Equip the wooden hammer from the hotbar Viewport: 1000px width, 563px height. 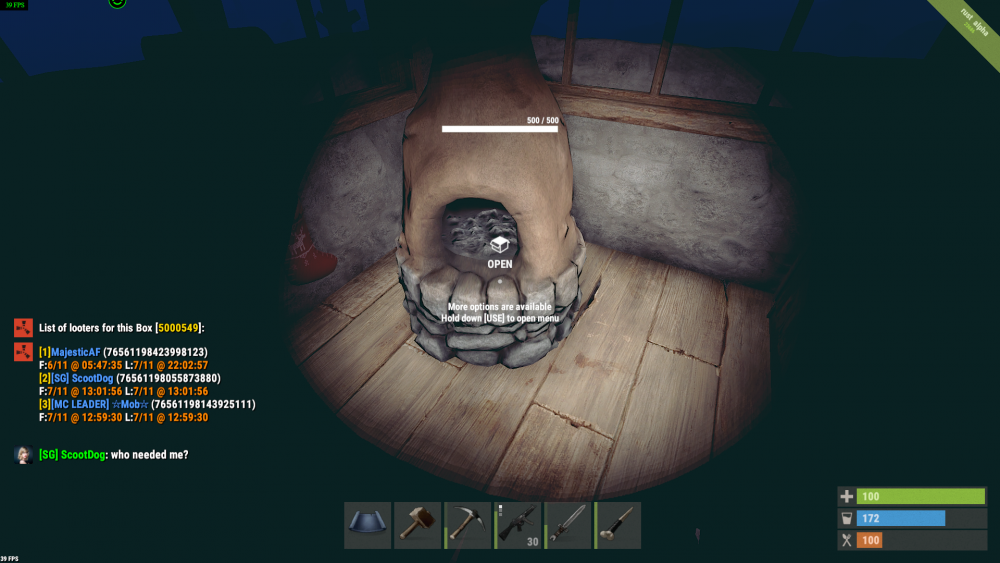click(418, 525)
